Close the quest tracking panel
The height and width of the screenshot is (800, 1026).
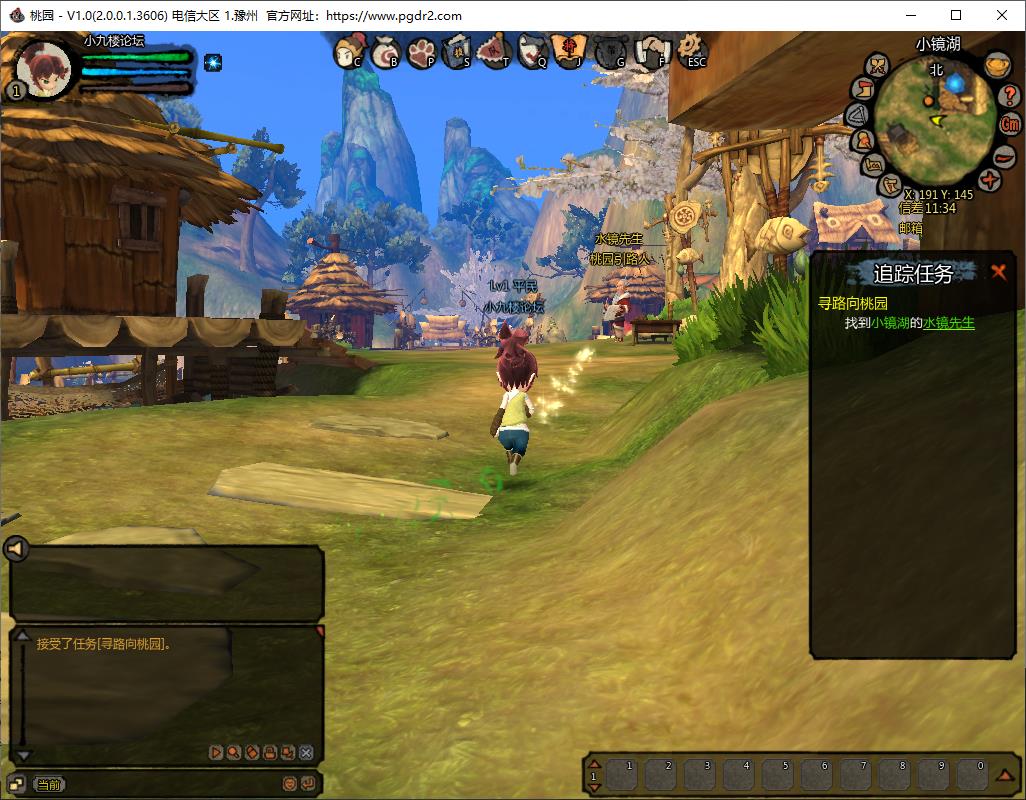click(x=998, y=272)
